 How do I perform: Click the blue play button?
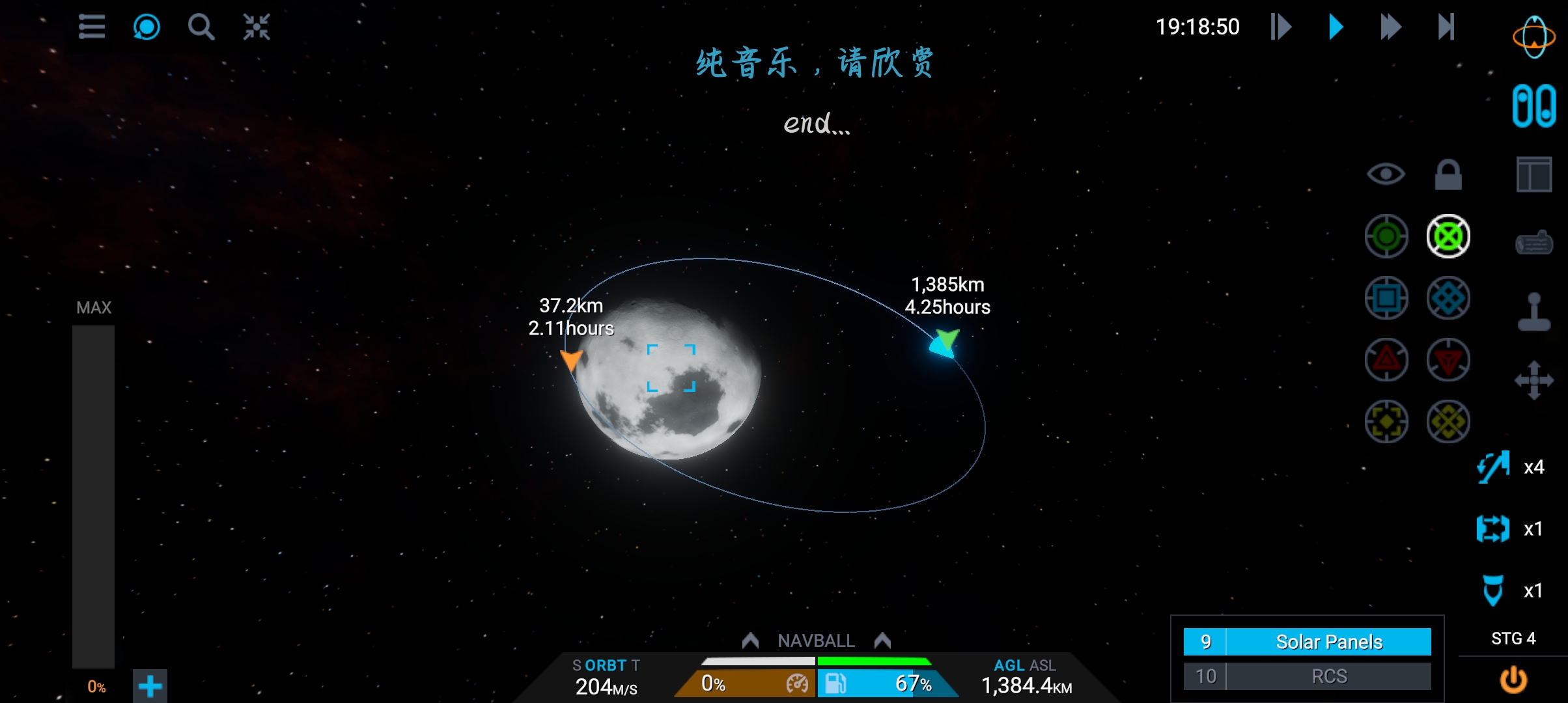pyautogui.click(x=1336, y=27)
